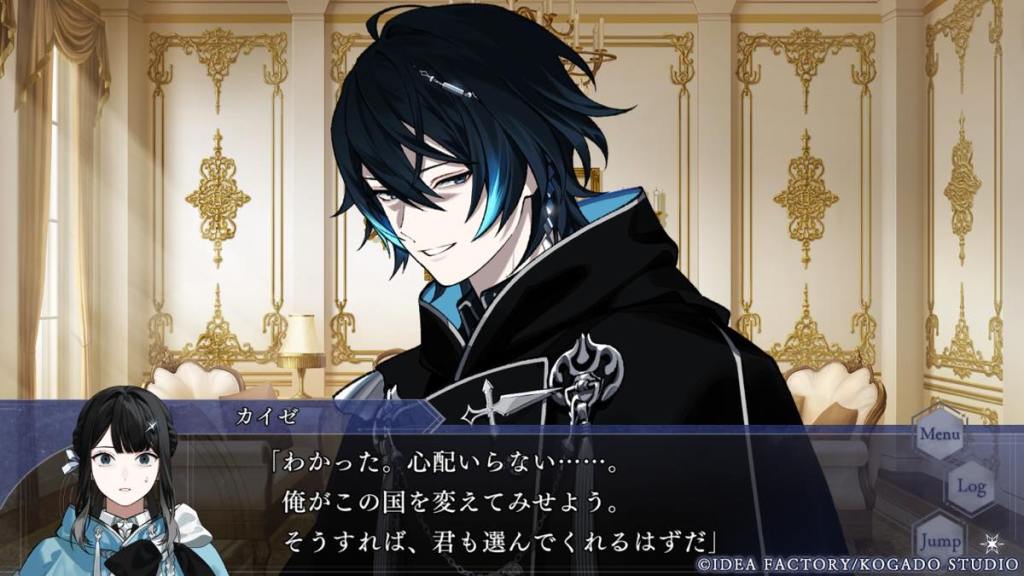Open the Menu hexagon button

click(x=939, y=435)
